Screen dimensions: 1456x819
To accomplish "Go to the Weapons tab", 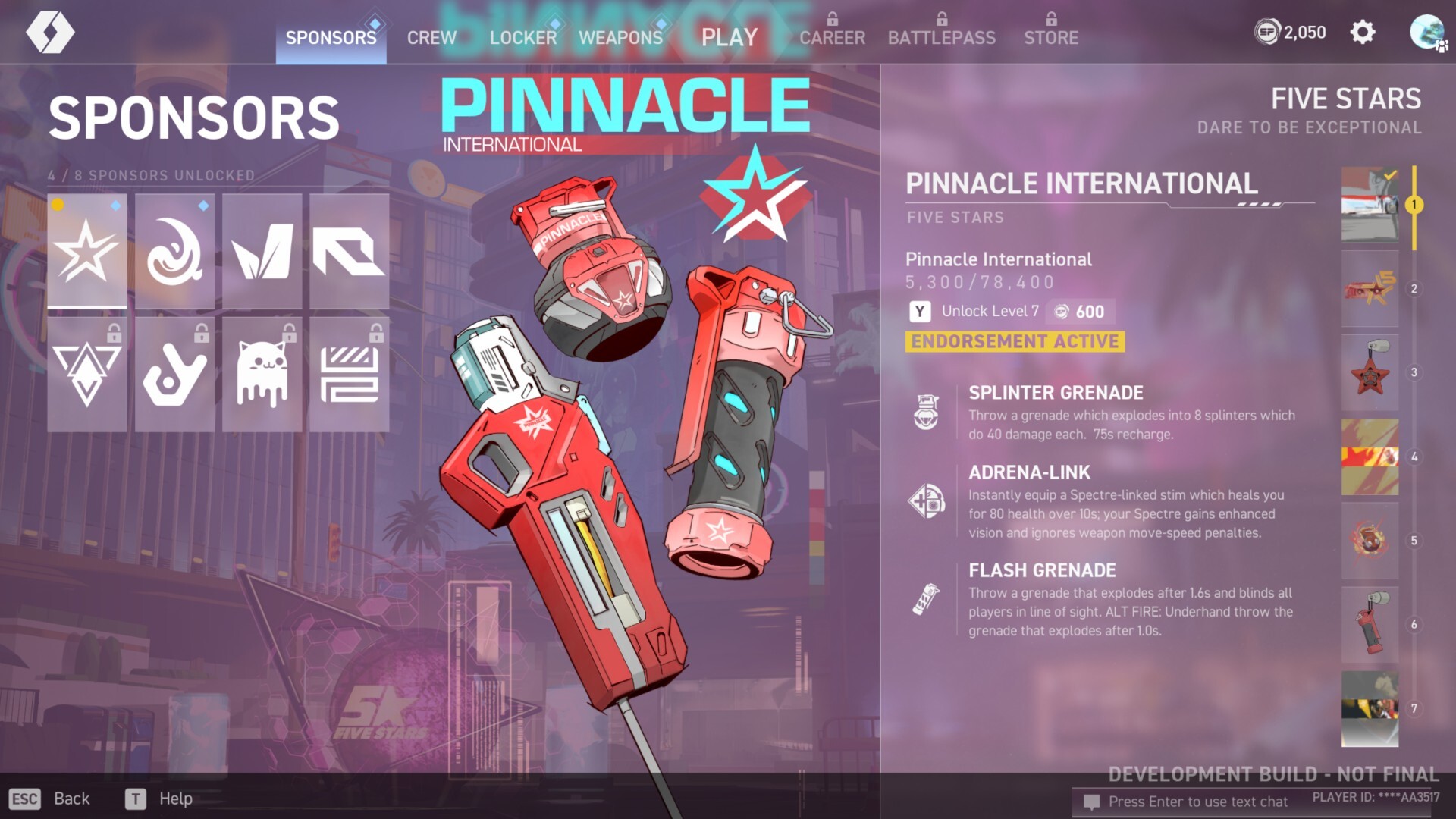I will pyautogui.click(x=620, y=37).
